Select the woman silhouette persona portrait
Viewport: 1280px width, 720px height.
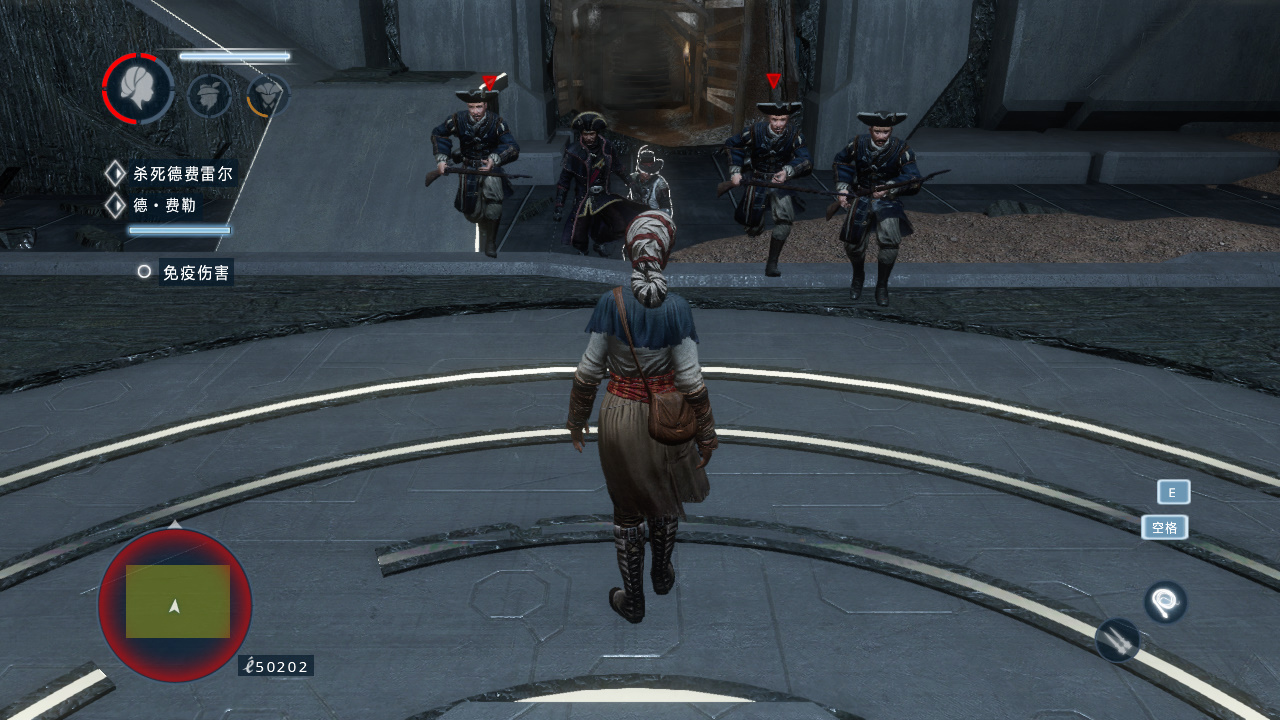pos(138,89)
